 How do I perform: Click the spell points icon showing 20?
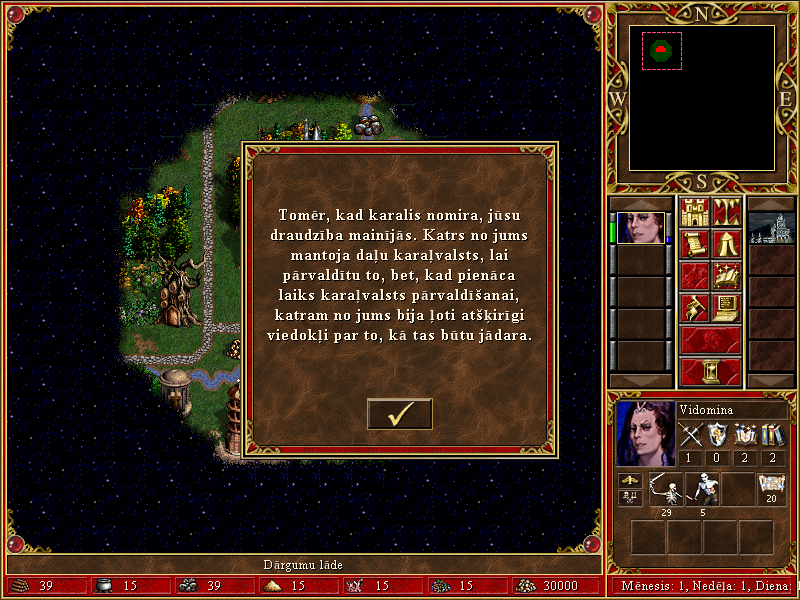[771, 486]
